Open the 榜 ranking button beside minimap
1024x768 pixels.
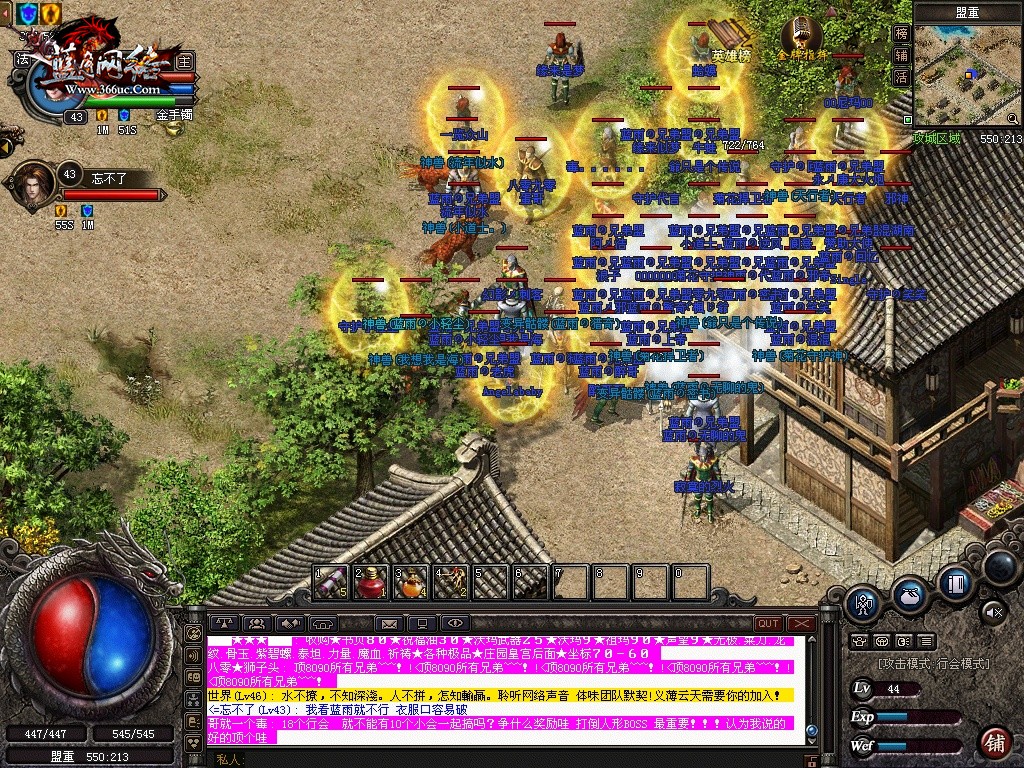(x=901, y=33)
